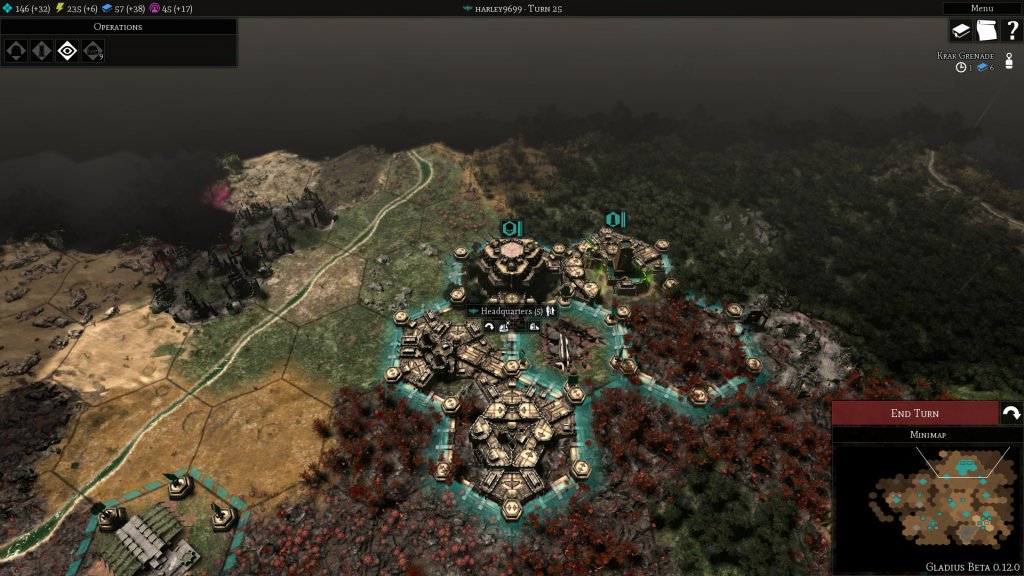This screenshot has width=1024, height=576.
Task: Activate the eye operation icon
Action: pos(67,50)
